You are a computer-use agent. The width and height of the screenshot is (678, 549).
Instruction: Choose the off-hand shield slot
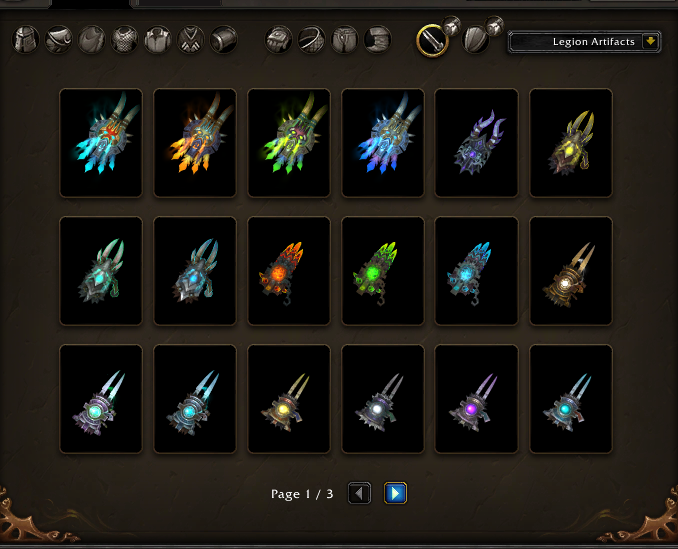tap(476, 40)
